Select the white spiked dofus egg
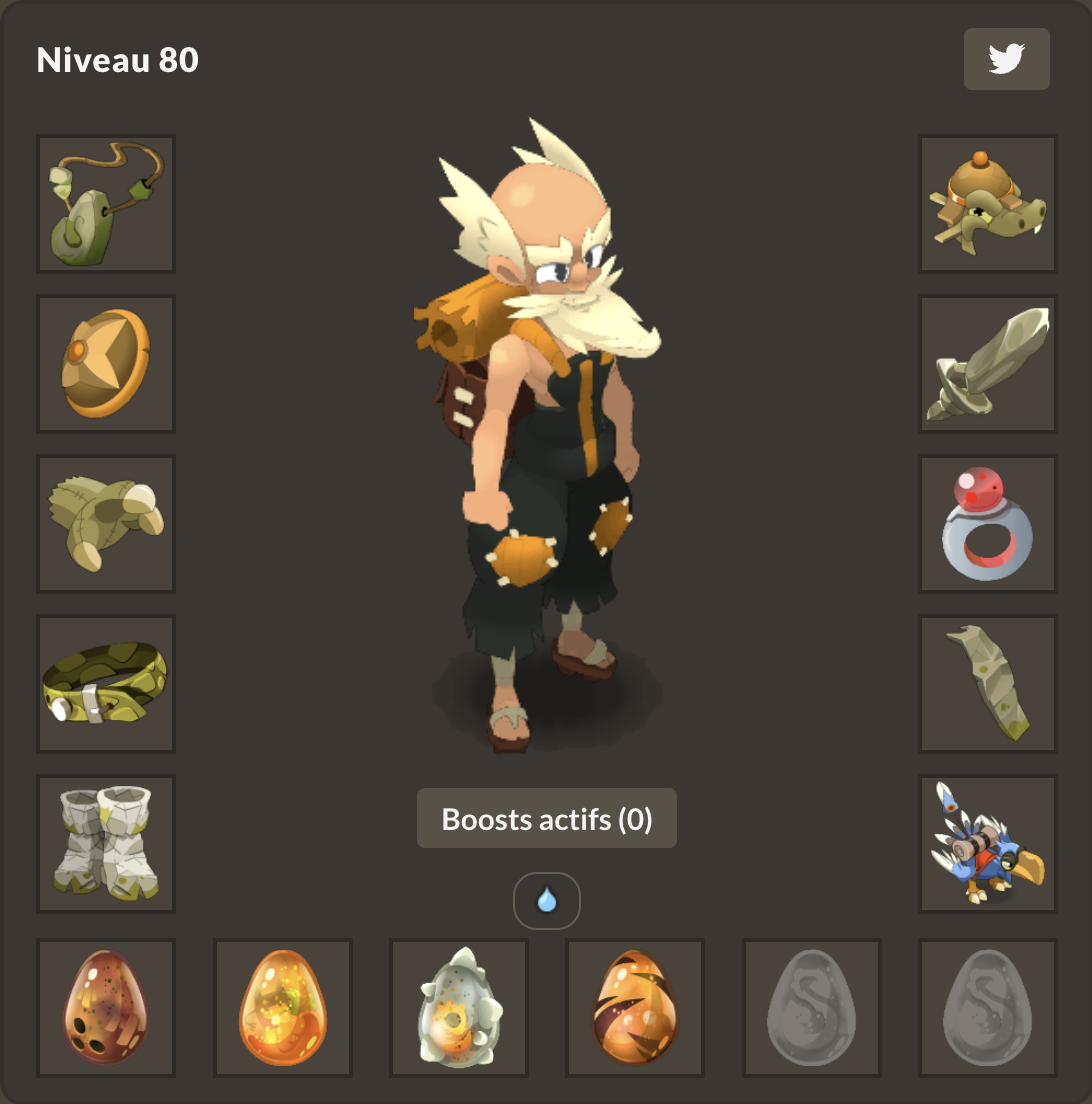This screenshot has width=1092, height=1104. [459, 1008]
